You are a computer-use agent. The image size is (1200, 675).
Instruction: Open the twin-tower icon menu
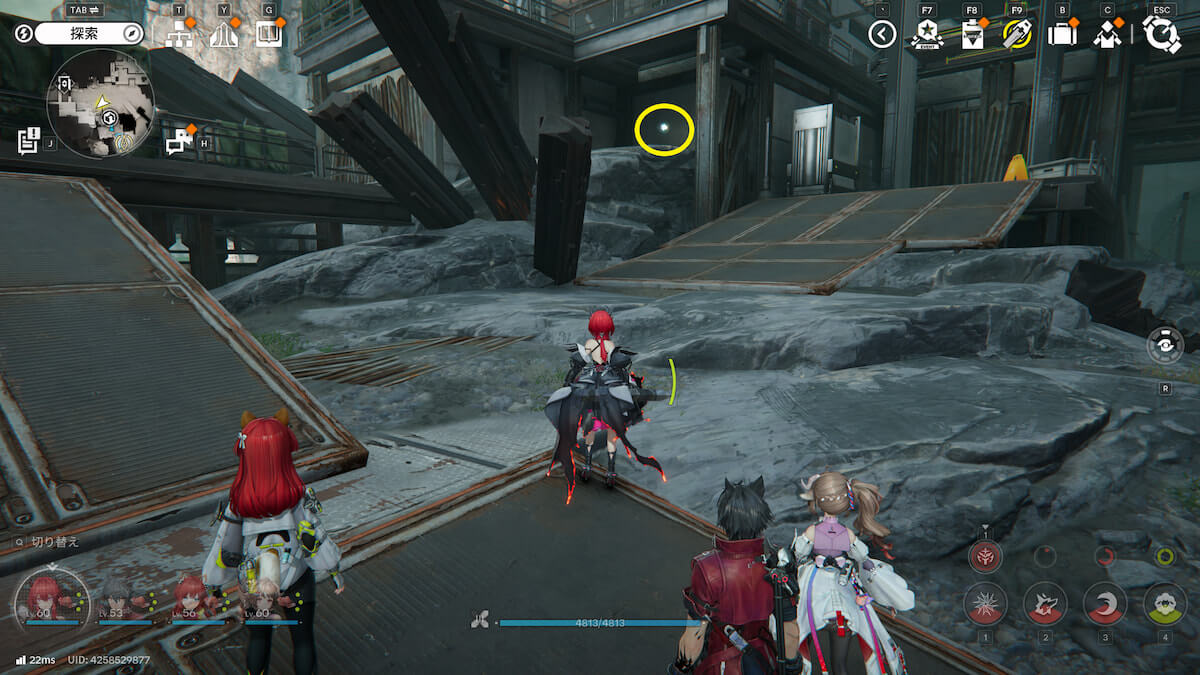224,35
